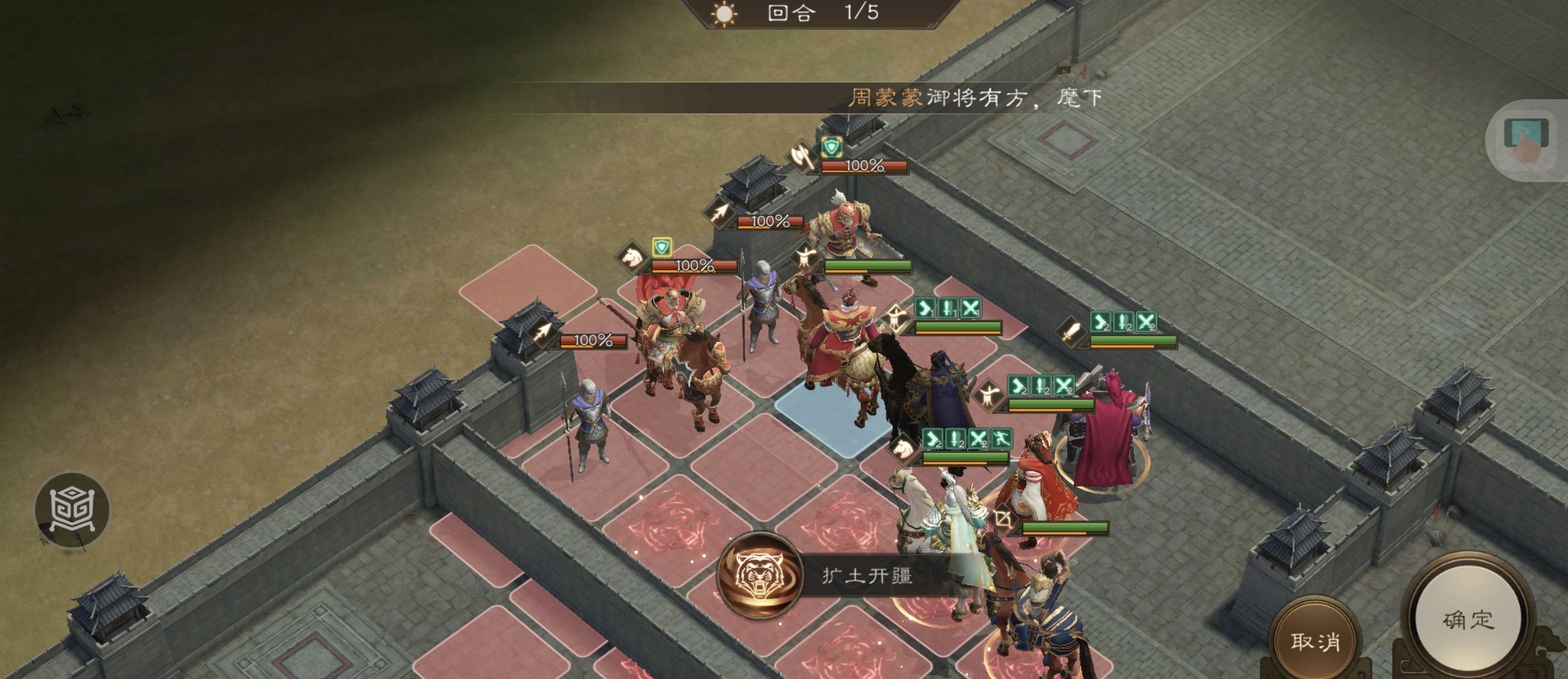Toggle the green shield buff on the axe unit
The width and height of the screenshot is (1568, 679).
point(832,147)
